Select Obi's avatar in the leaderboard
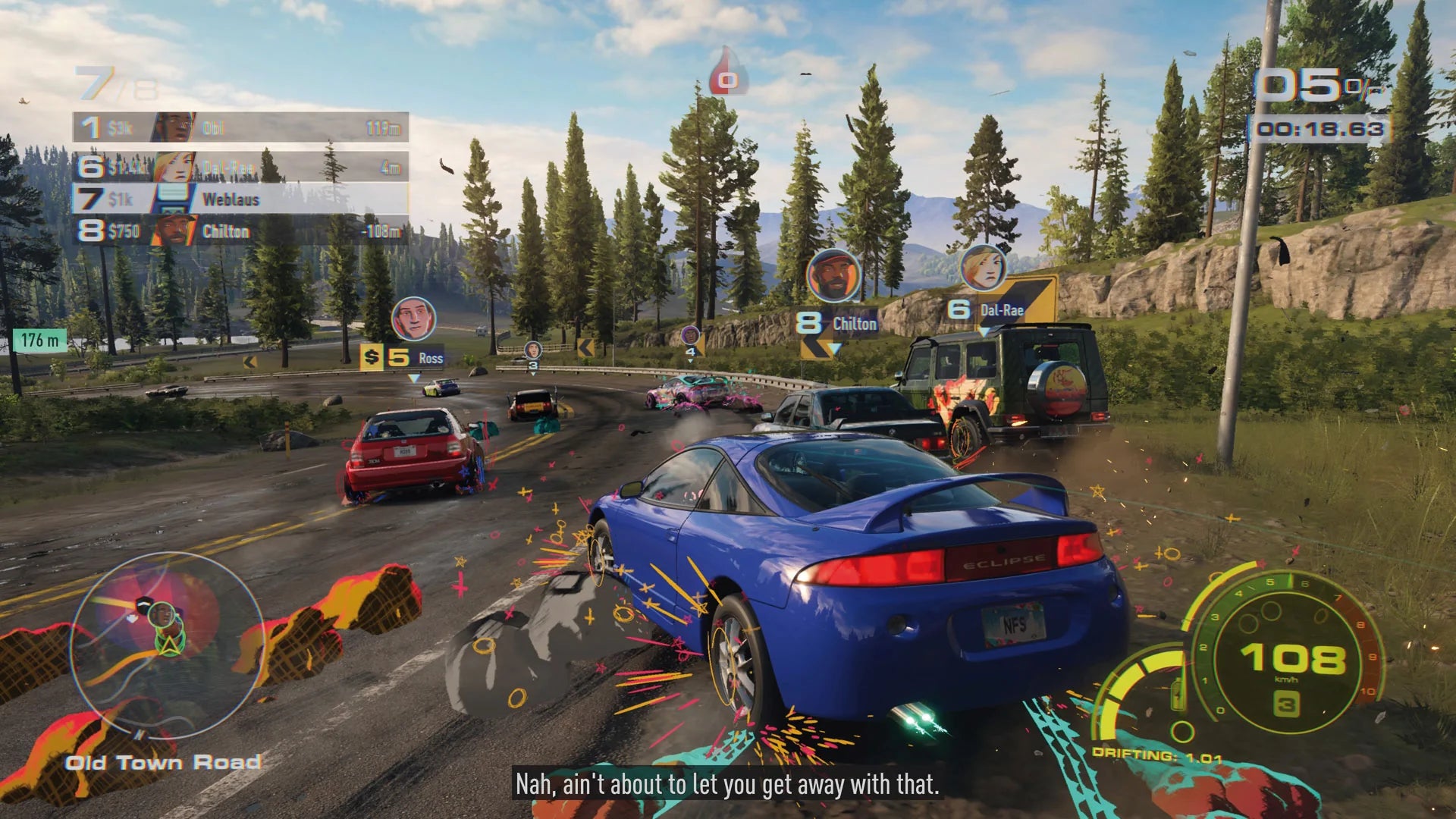Image resolution: width=1456 pixels, height=819 pixels. click(x=173, y=124)
